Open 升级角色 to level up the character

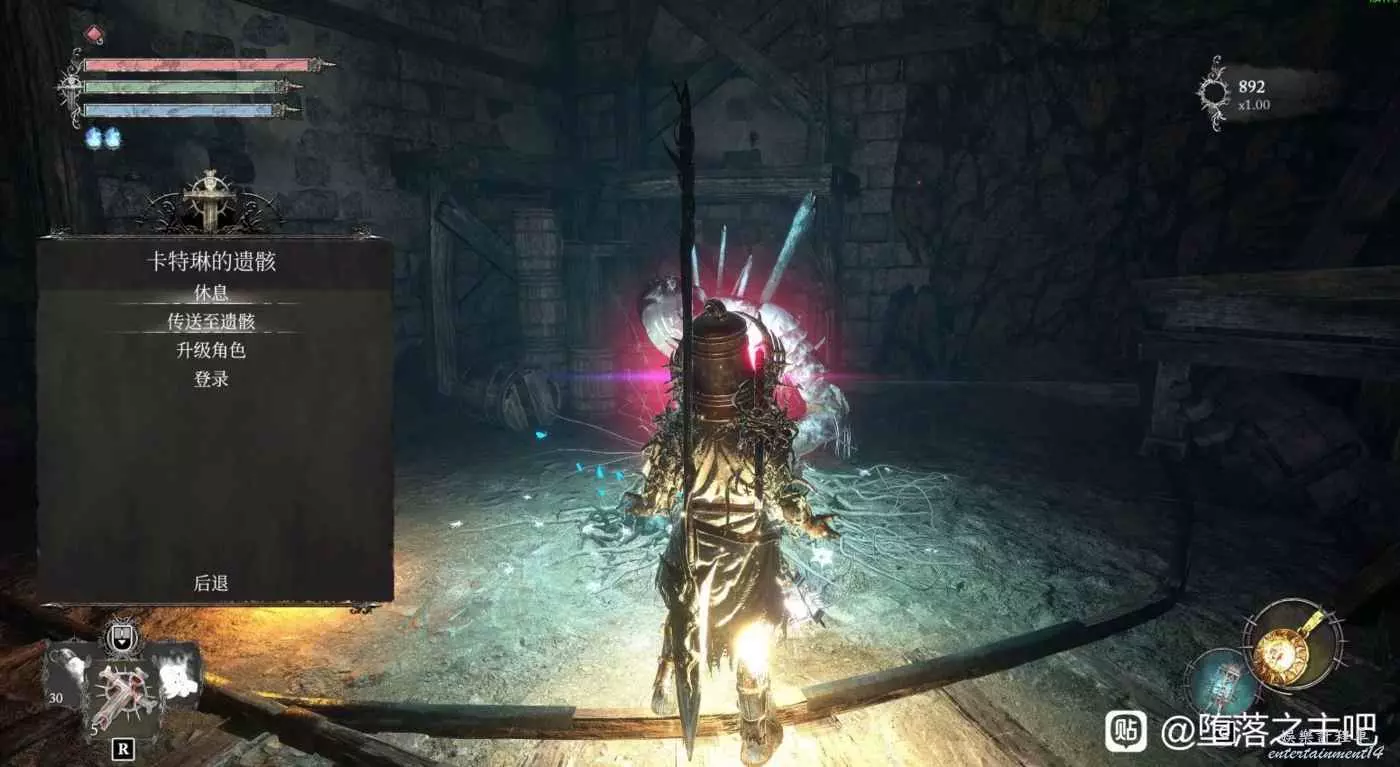point(211,350)
